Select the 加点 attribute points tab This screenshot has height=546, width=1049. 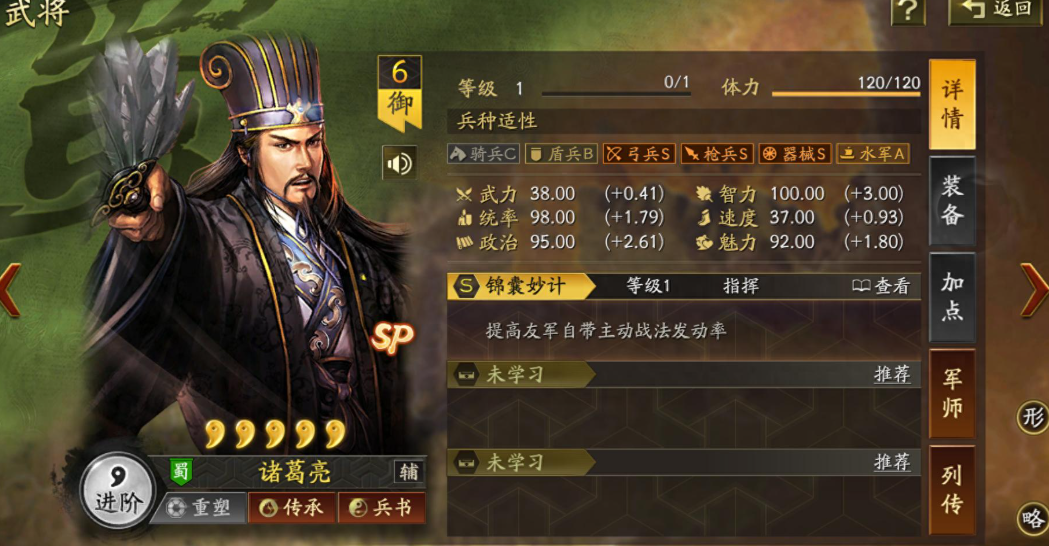(951, 296)
